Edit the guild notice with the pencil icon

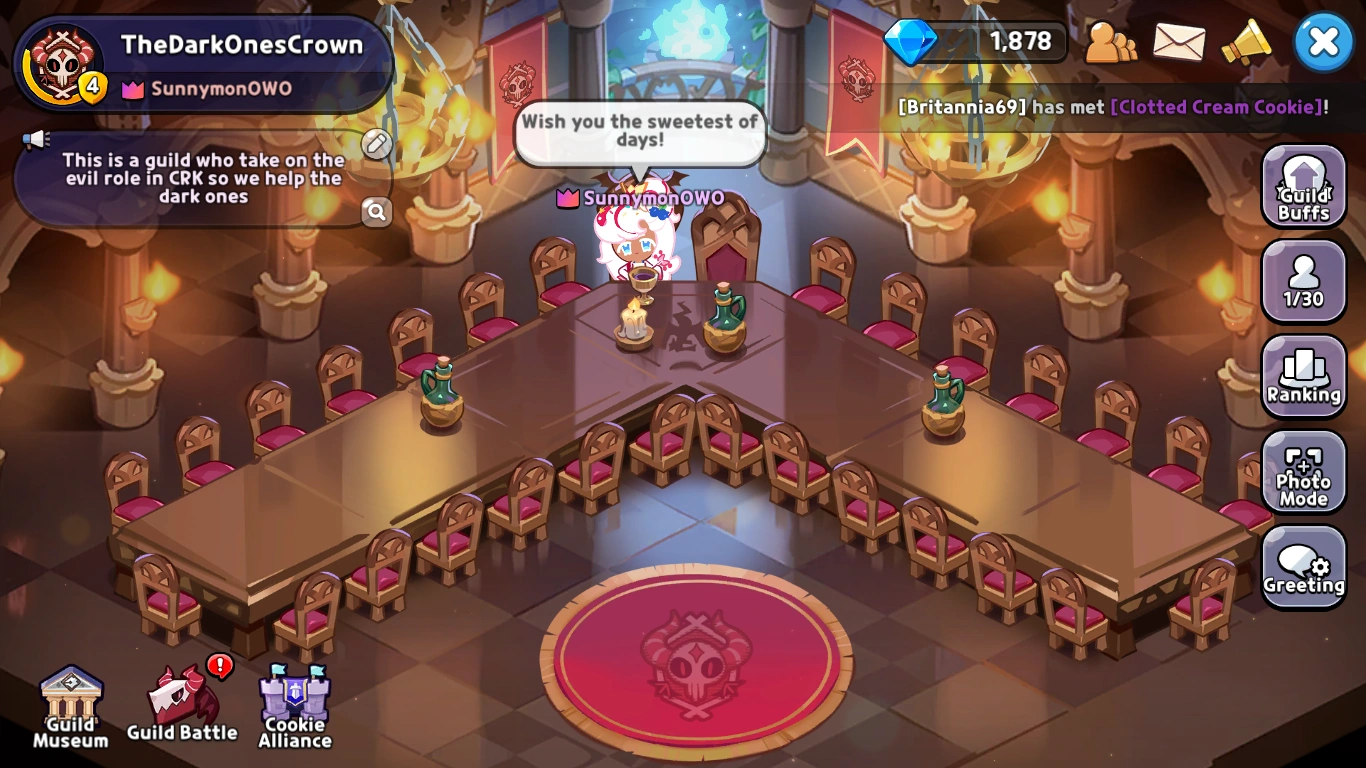tap(376, 145)
